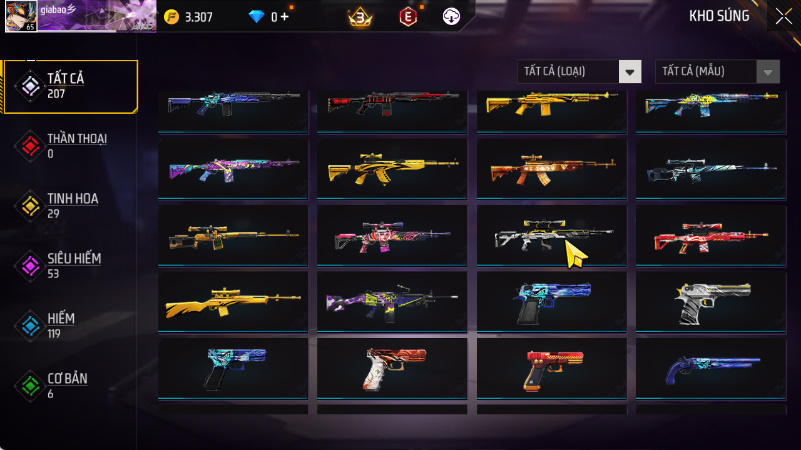Select the white and yellow scoped rifle
801x450 pixels.
coord(552,236)
